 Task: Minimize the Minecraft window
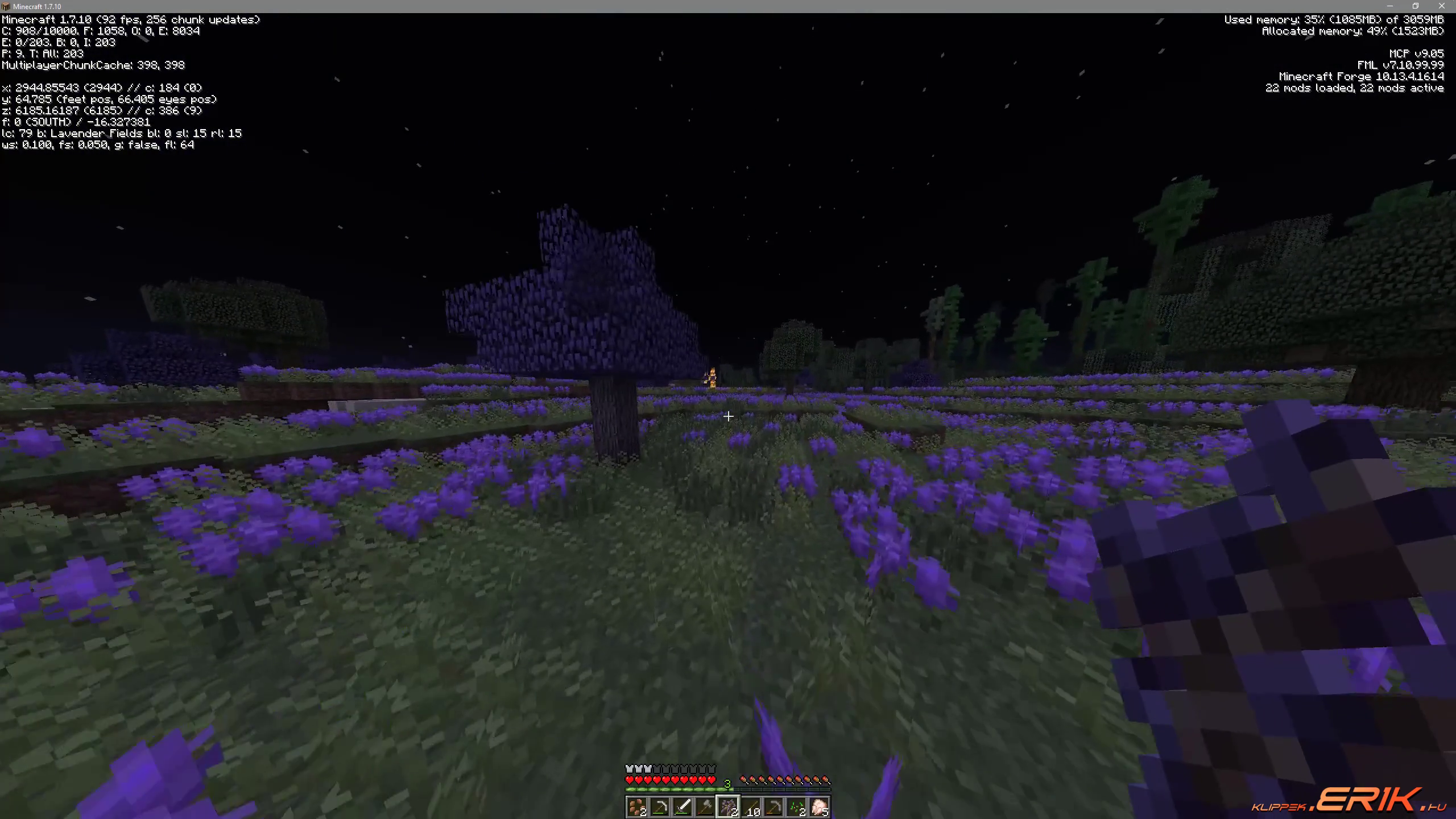coord(1389,6)
